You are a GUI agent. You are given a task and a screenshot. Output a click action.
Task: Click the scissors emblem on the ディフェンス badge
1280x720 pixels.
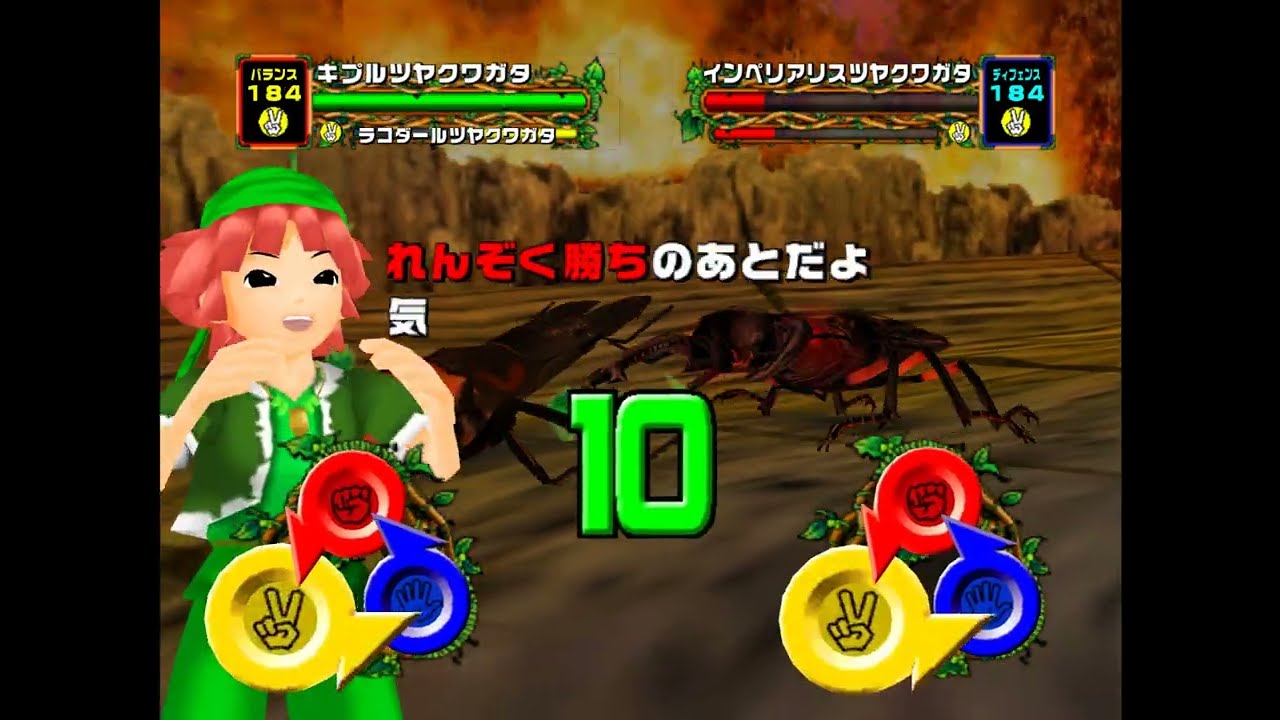coord(1017,120)
